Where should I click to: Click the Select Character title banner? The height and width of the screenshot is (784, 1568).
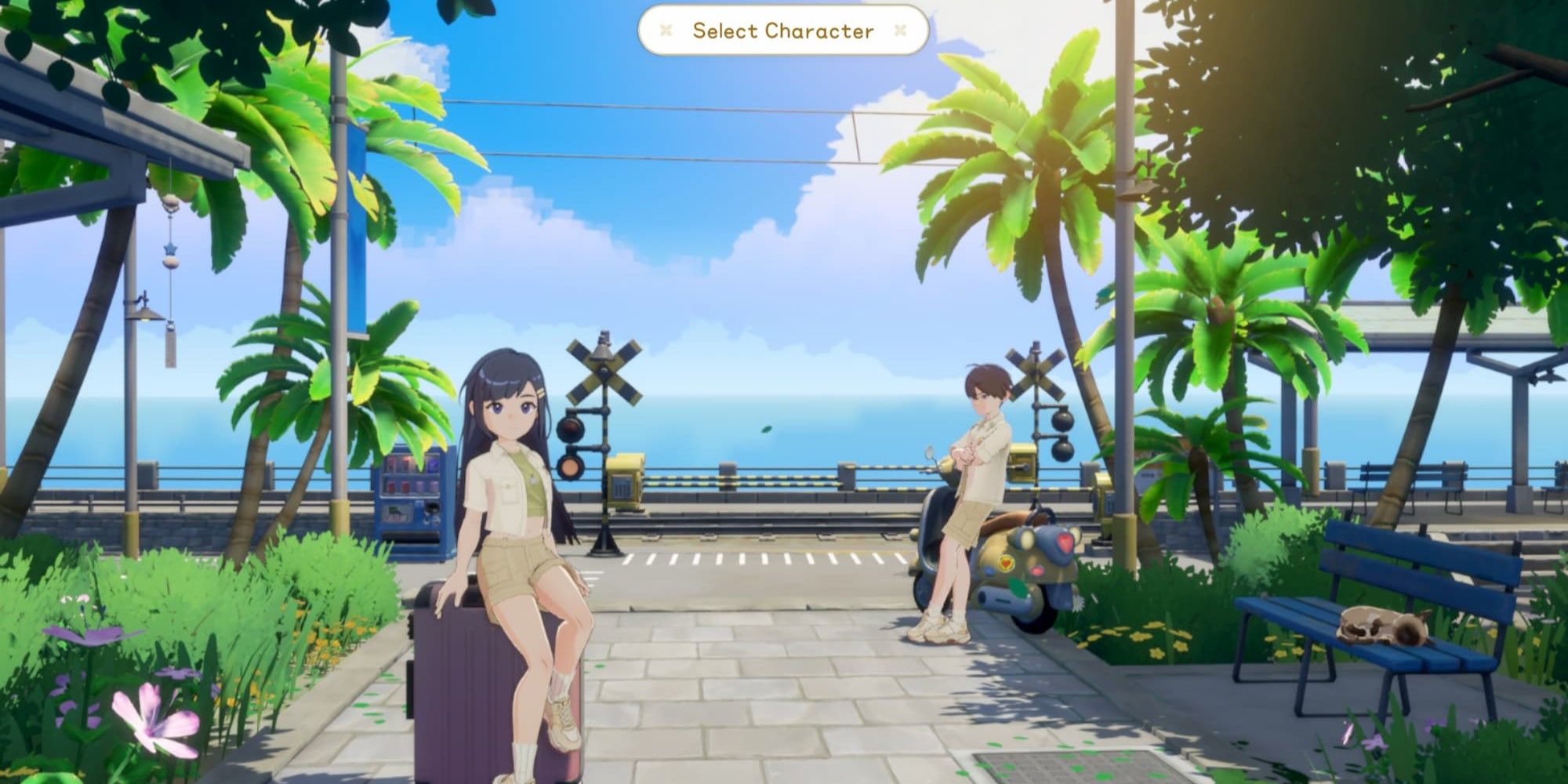tap(782, 31)
